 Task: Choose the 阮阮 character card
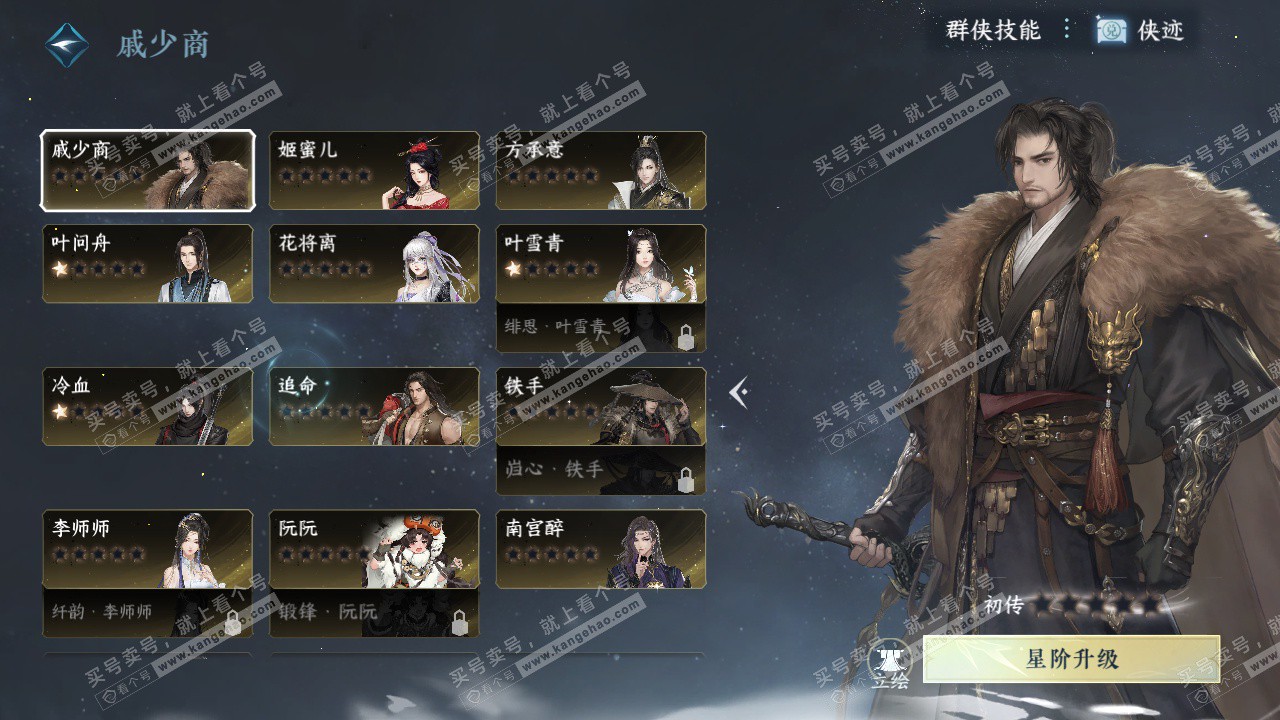[x=374, y=549]
